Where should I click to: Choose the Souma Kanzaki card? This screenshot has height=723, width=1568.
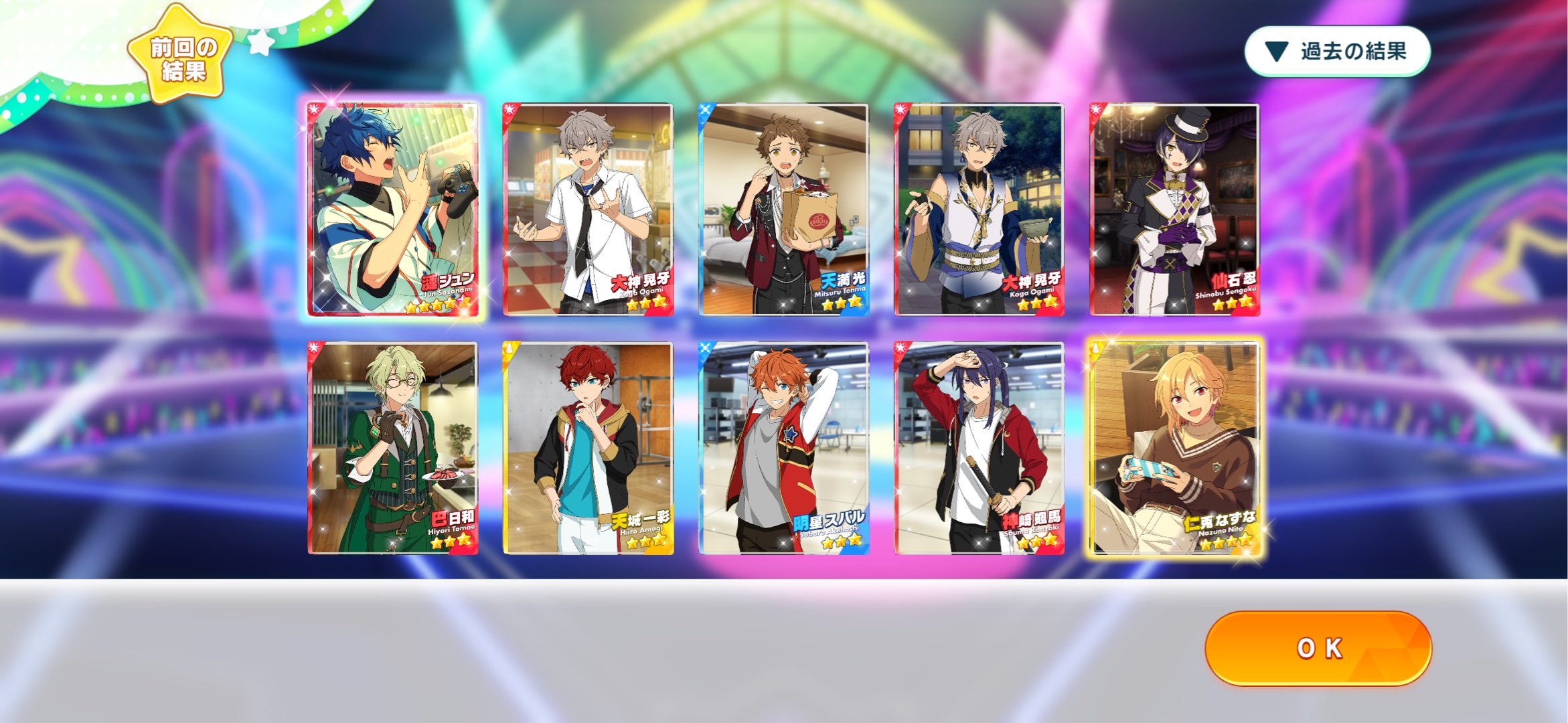[979, 447]
